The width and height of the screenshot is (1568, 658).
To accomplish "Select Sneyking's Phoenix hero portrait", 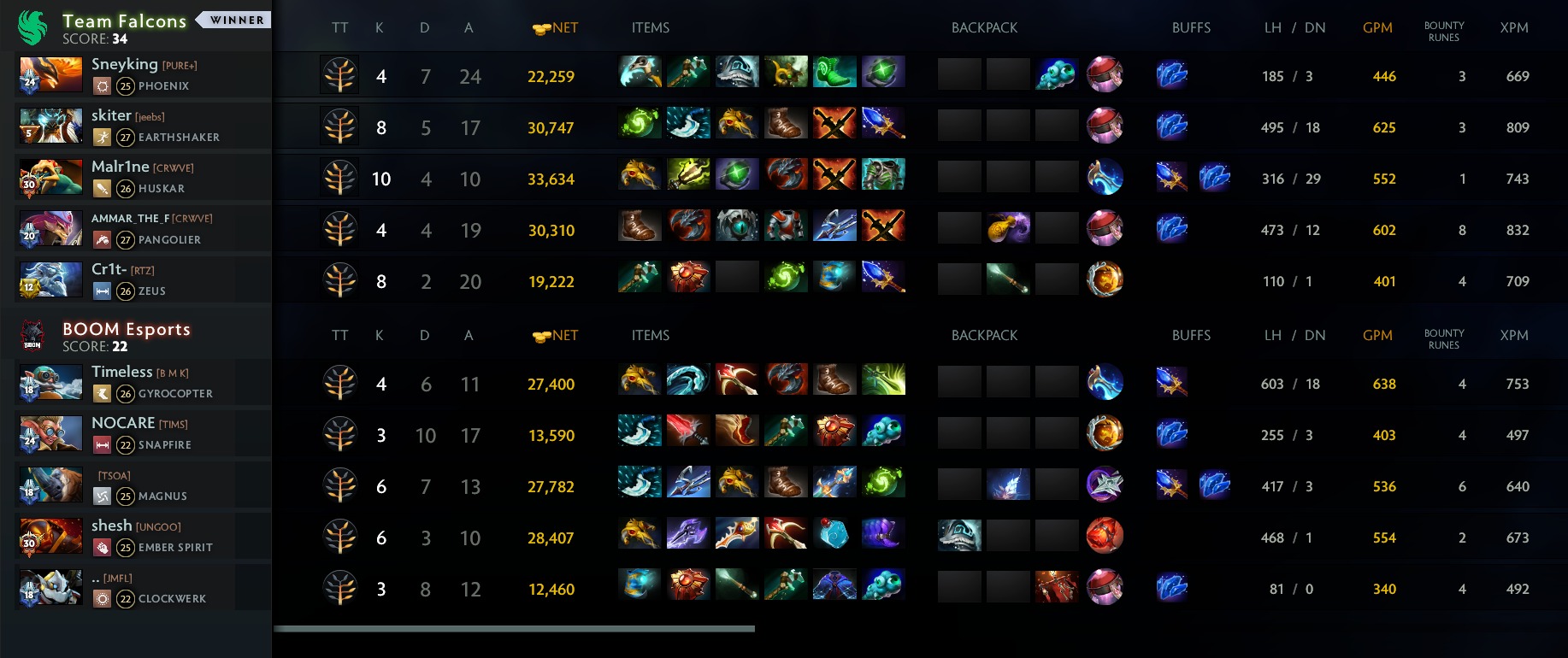I will 50,75.
